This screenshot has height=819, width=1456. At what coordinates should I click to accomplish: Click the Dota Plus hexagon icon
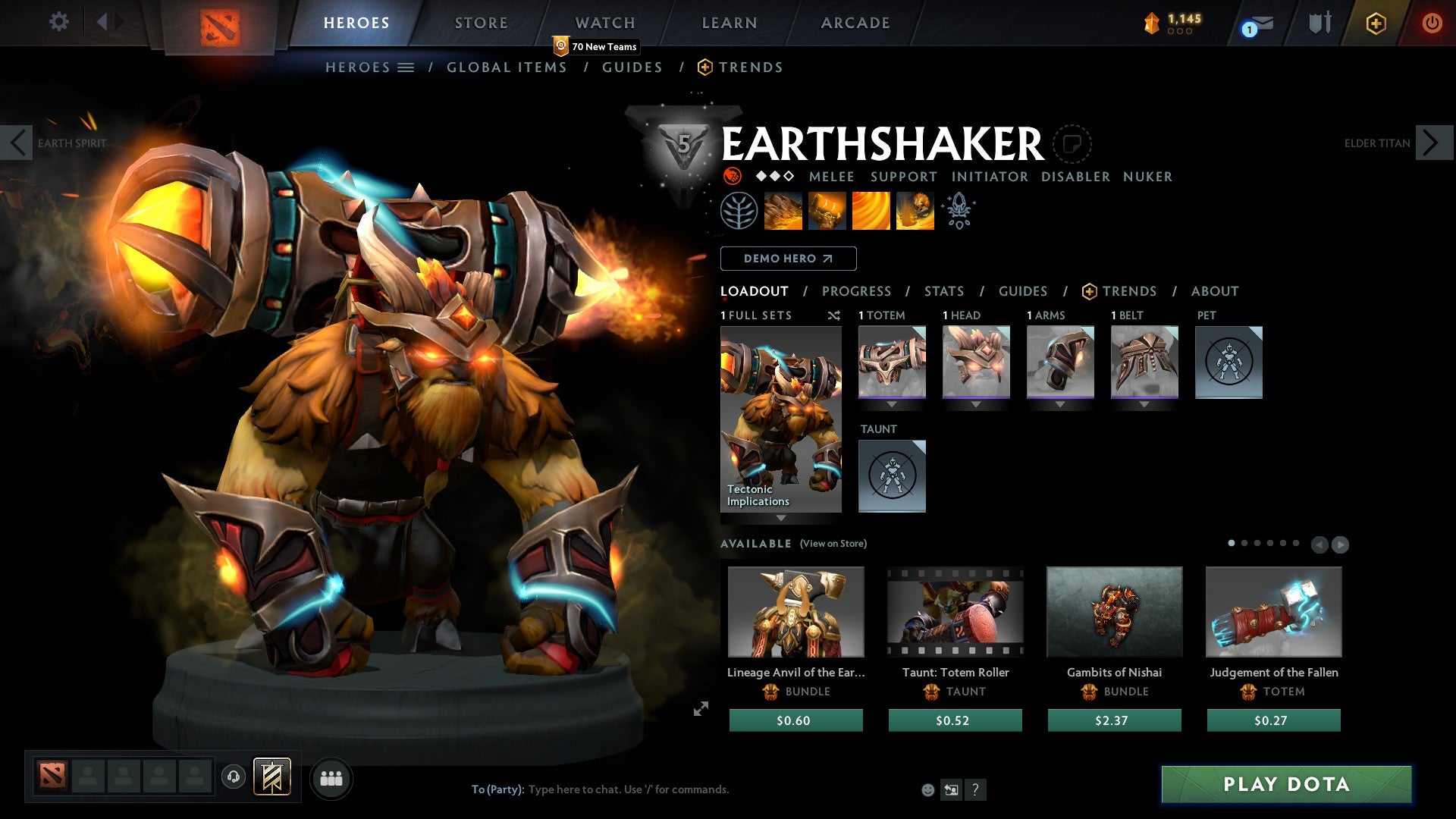point(1374,24)
